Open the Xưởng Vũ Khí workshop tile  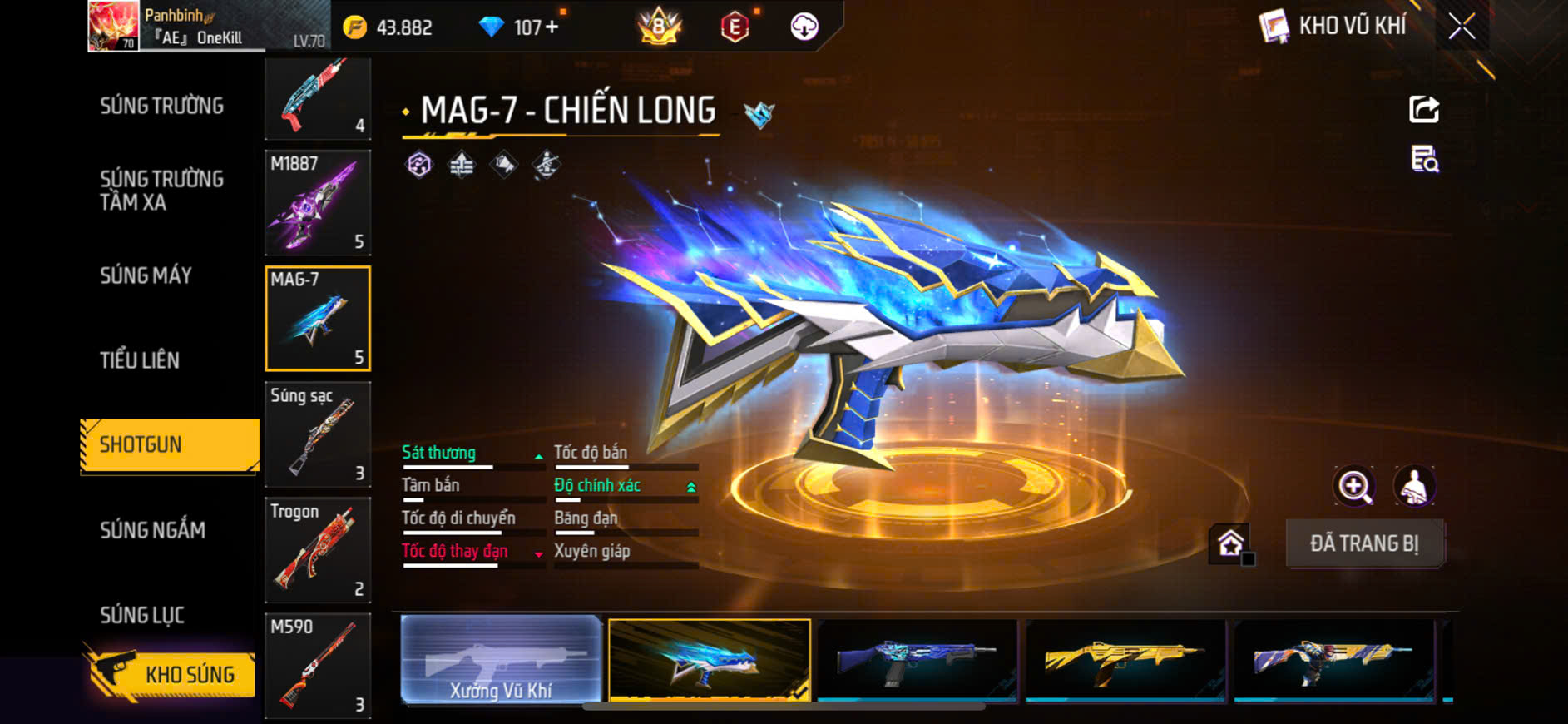(501, 660)
